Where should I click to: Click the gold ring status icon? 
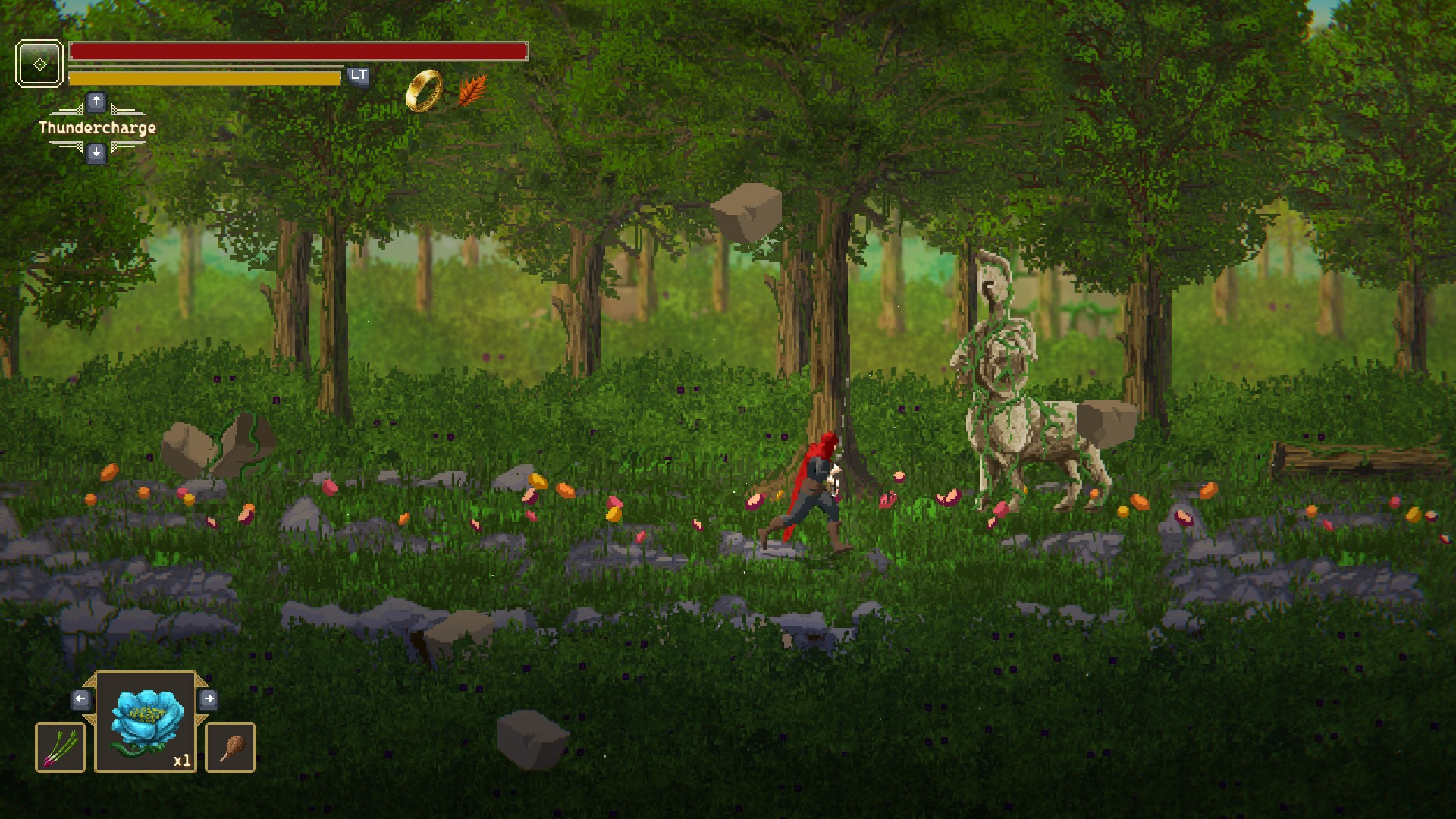coord(424,91)
